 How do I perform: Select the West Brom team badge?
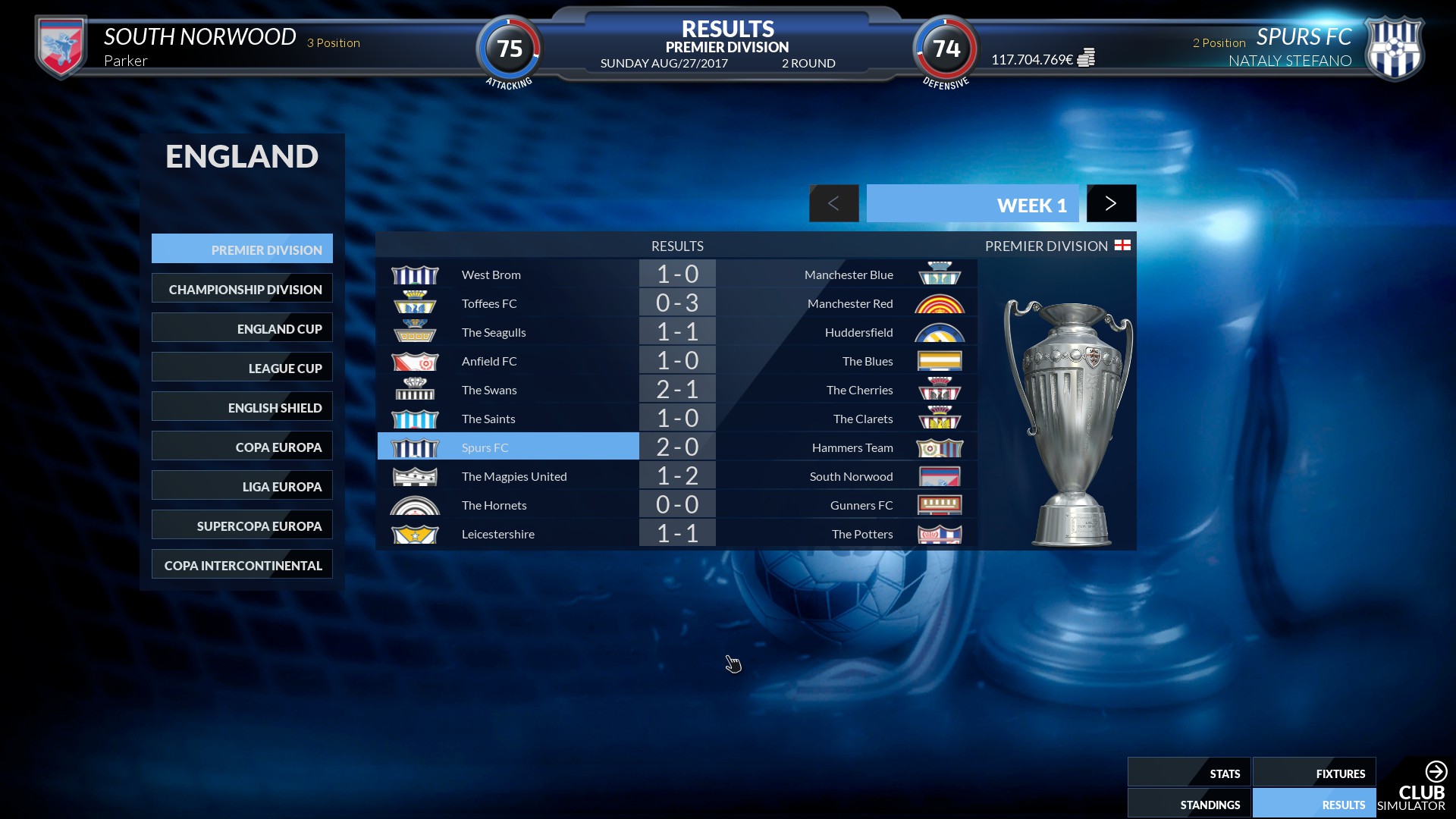pos(415,274)
